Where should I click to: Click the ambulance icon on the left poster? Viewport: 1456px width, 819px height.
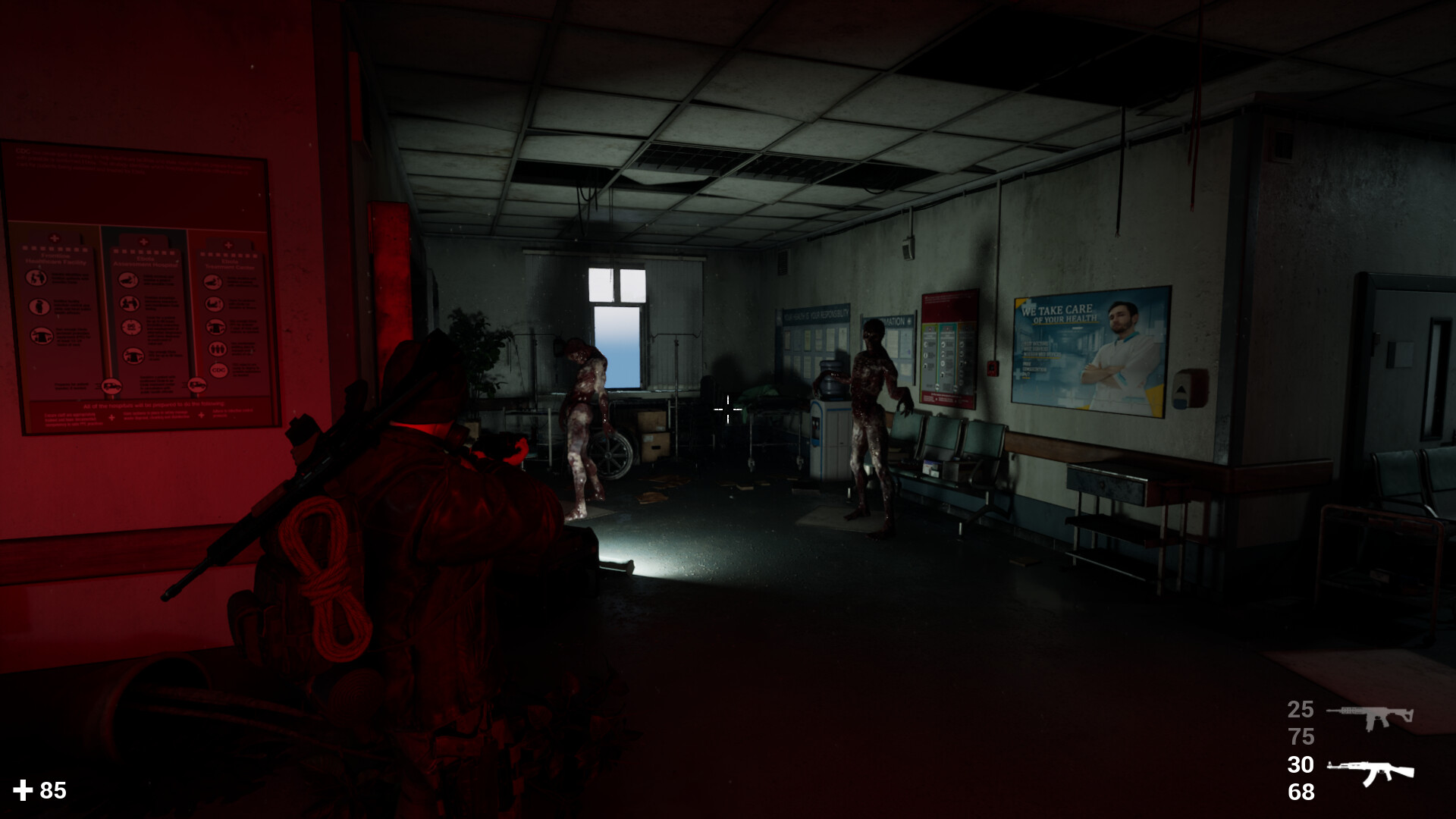coord(112,386)
